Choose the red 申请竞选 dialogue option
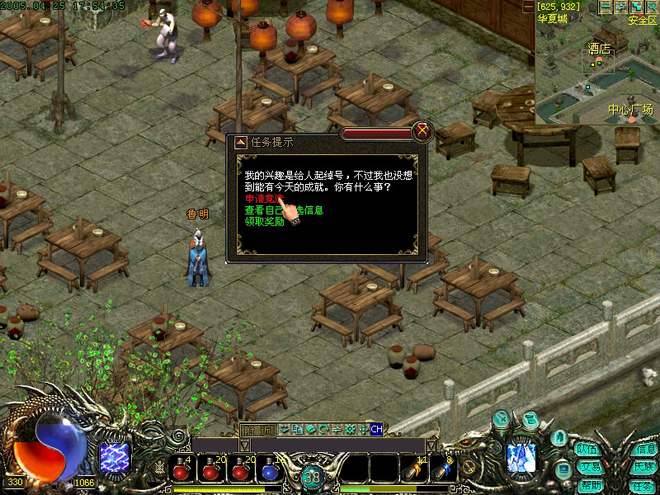 point(262,198)
